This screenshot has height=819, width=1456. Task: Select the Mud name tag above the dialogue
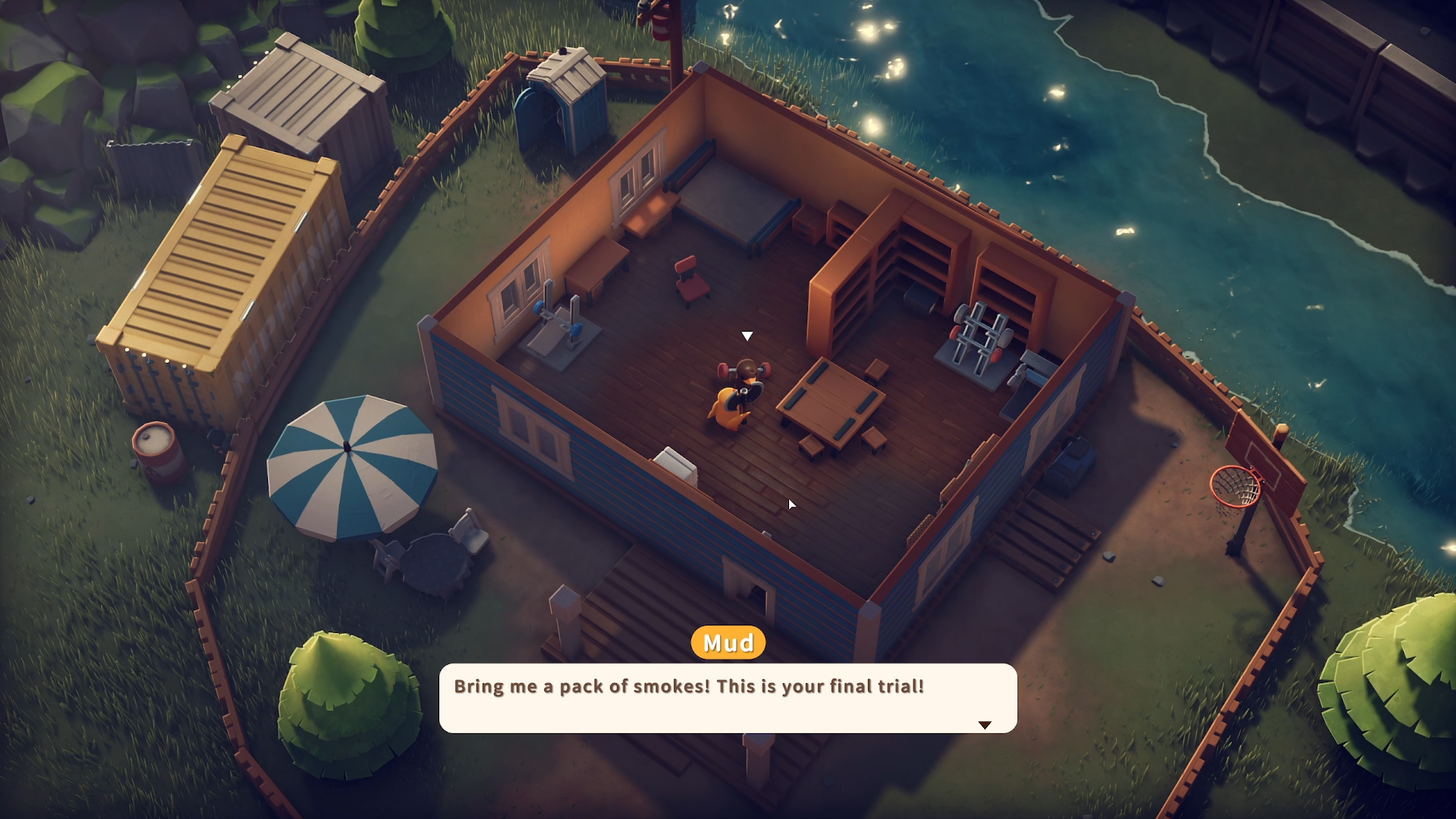click(x=727, y=642)
